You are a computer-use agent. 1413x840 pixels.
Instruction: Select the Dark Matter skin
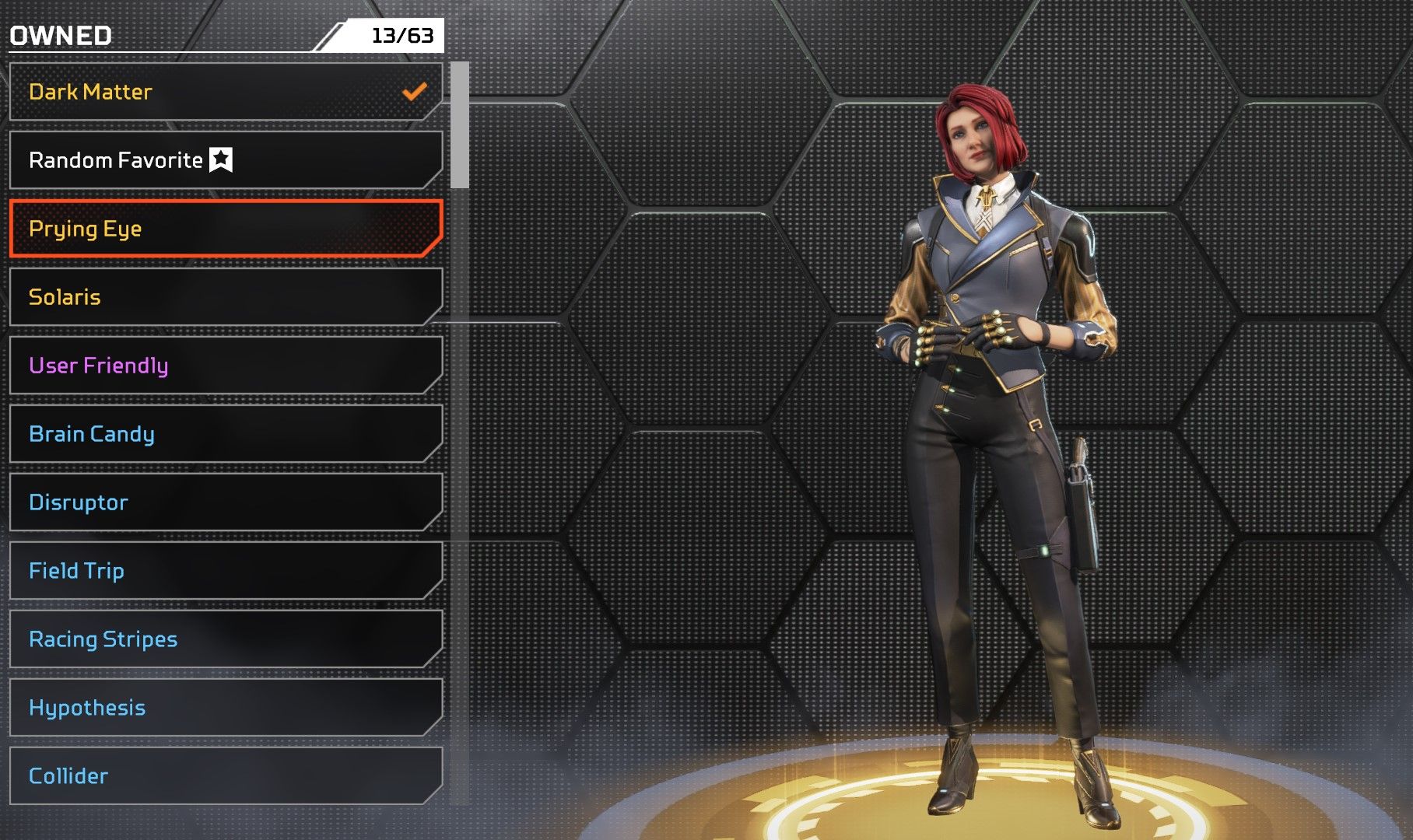pos(226,92)
